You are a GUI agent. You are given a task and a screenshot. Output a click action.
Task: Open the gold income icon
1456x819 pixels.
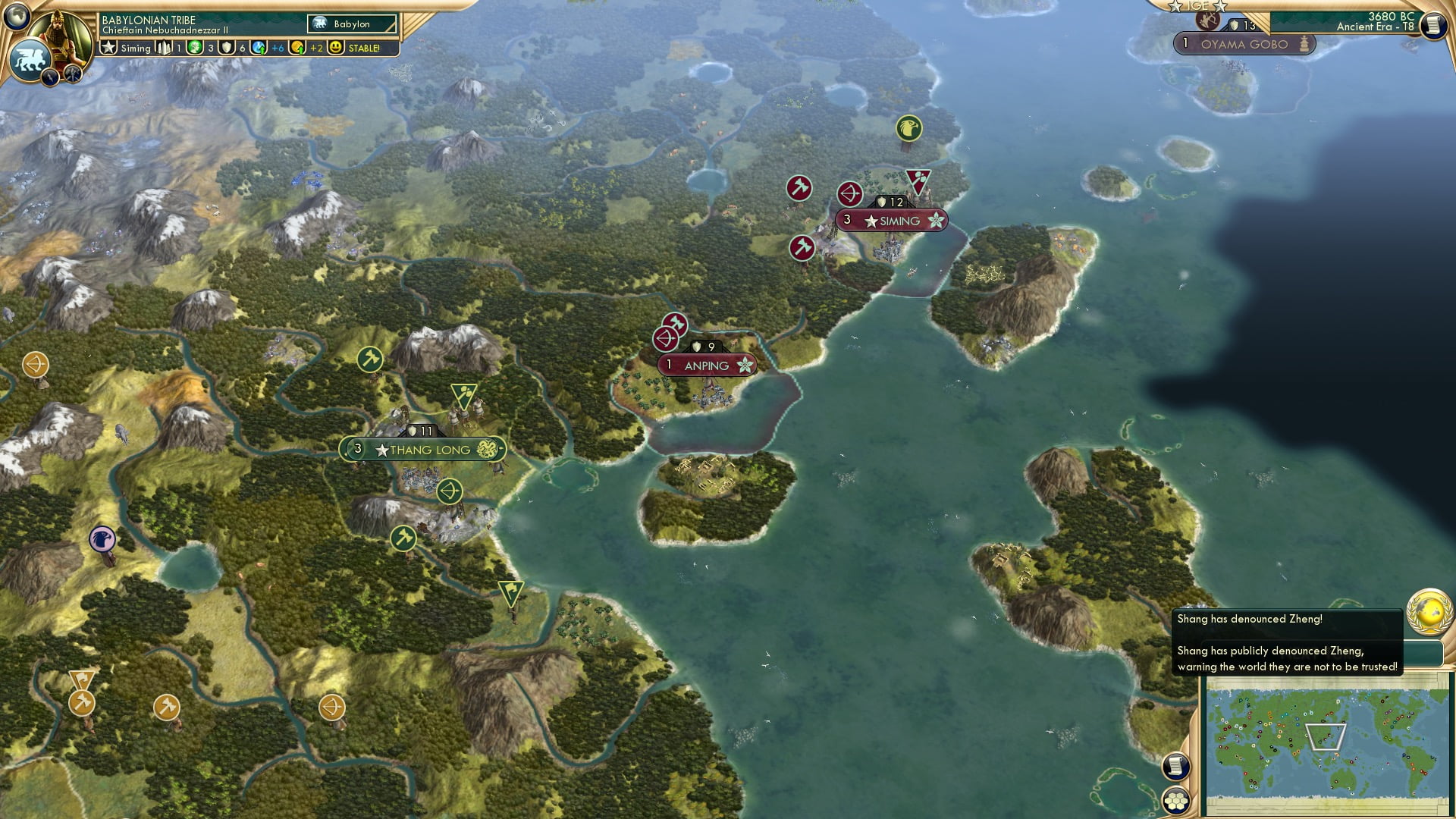299,48
